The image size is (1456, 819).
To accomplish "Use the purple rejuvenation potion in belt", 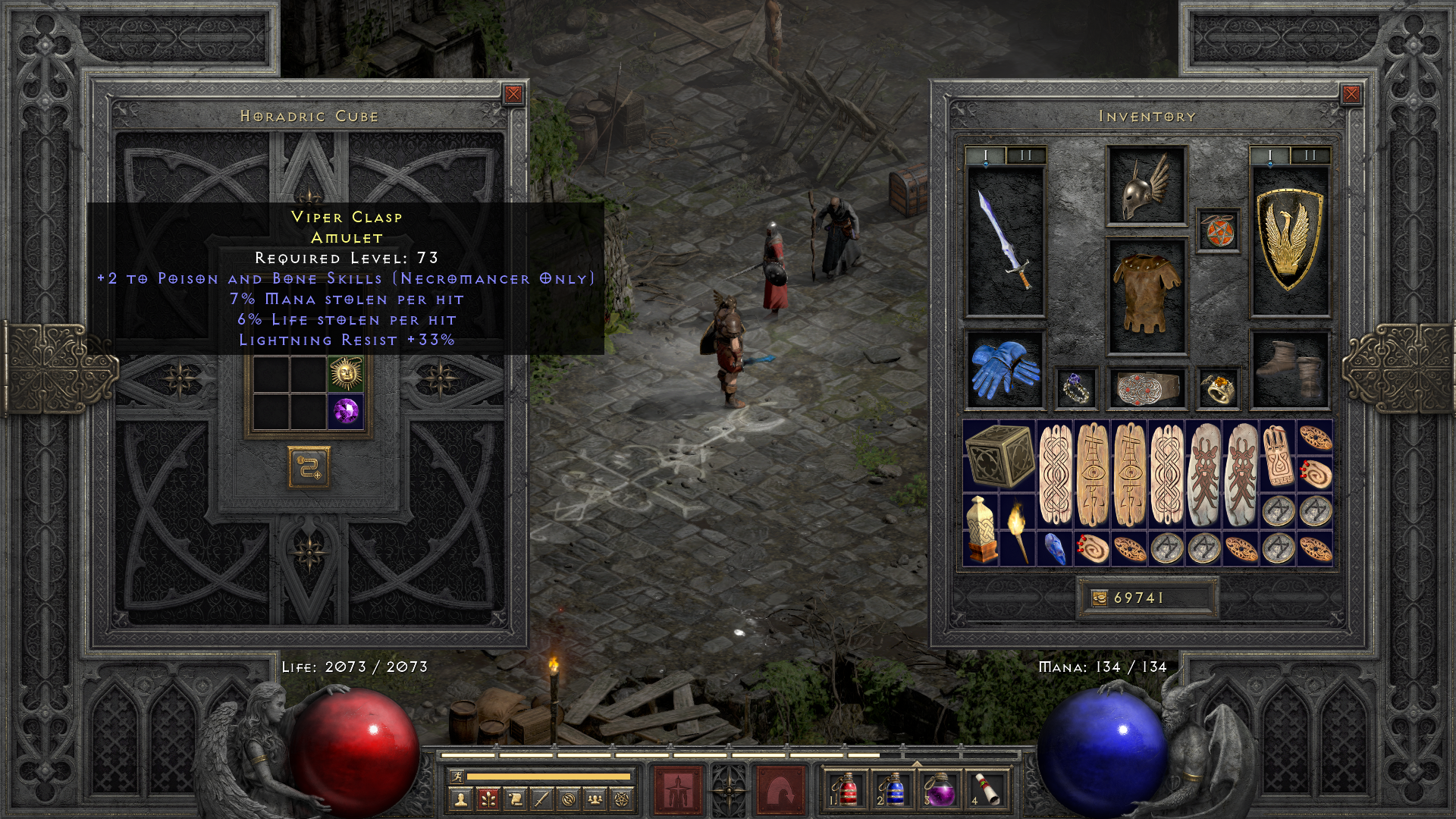I will (940, 789).
